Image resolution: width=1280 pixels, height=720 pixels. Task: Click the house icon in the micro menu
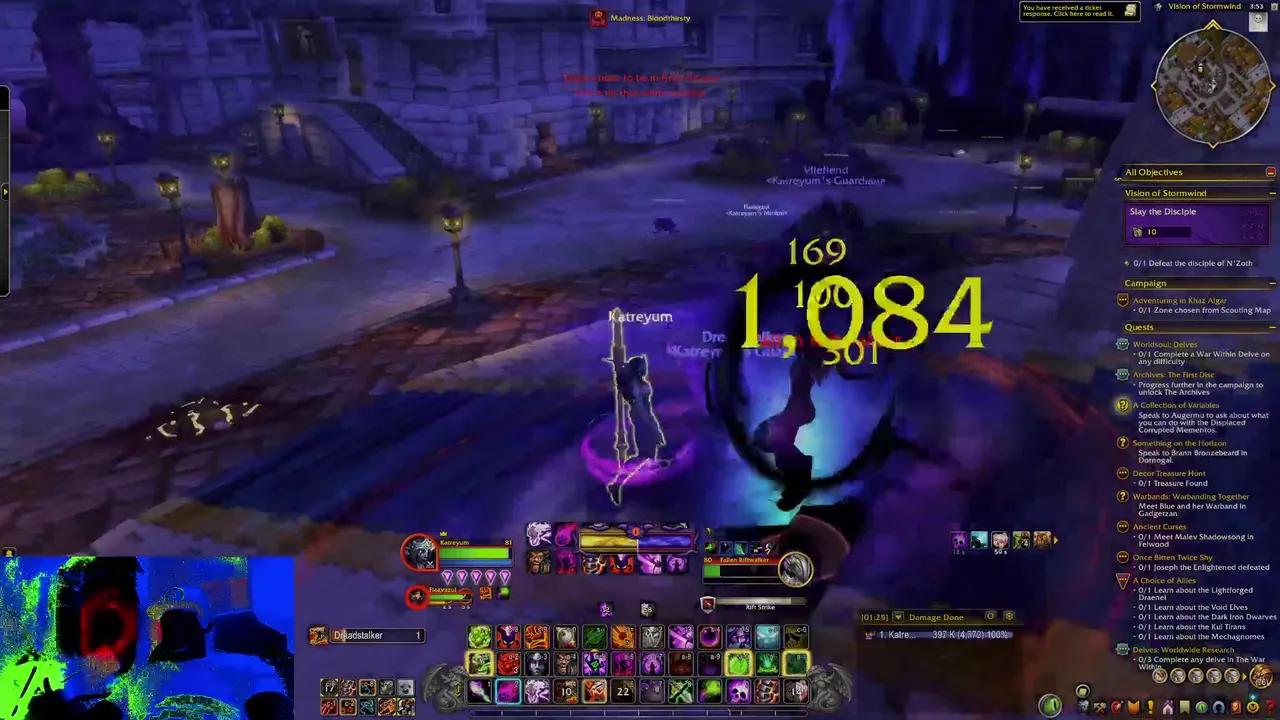pyautogui.click(x=1167, y=706)
